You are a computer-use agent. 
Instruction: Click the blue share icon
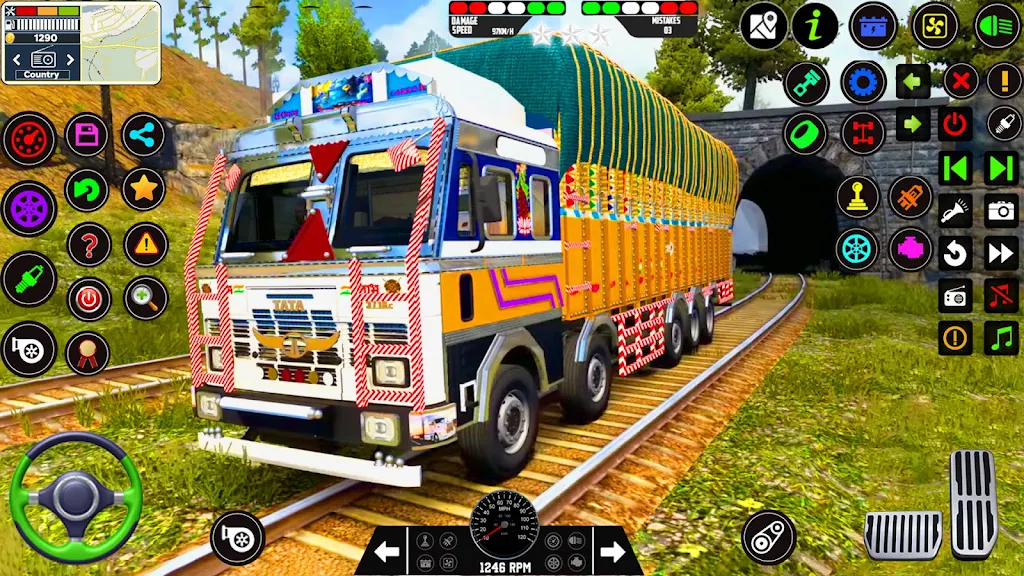pyautogui.click(x=144, y=135)
